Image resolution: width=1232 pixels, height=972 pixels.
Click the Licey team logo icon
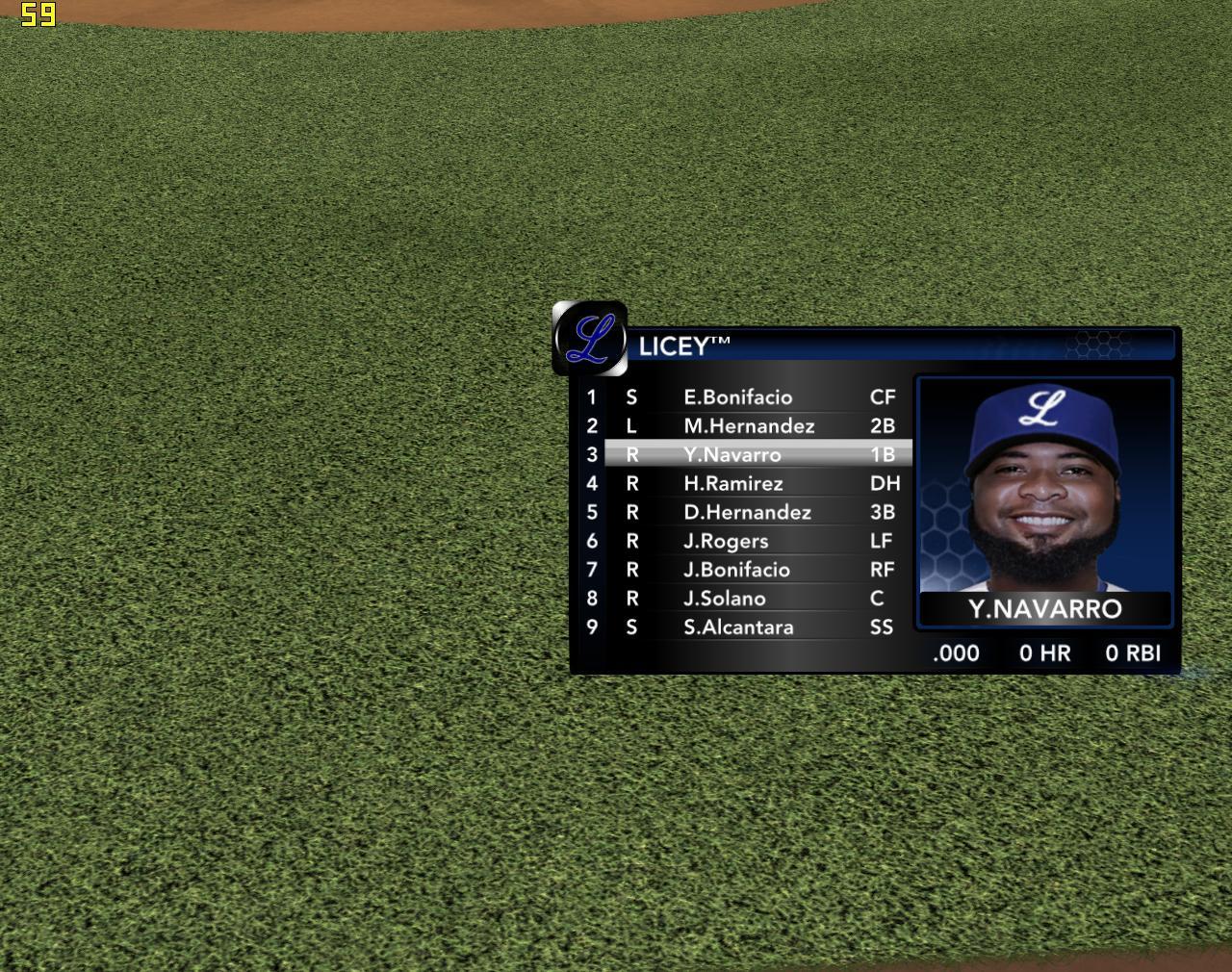590,339
